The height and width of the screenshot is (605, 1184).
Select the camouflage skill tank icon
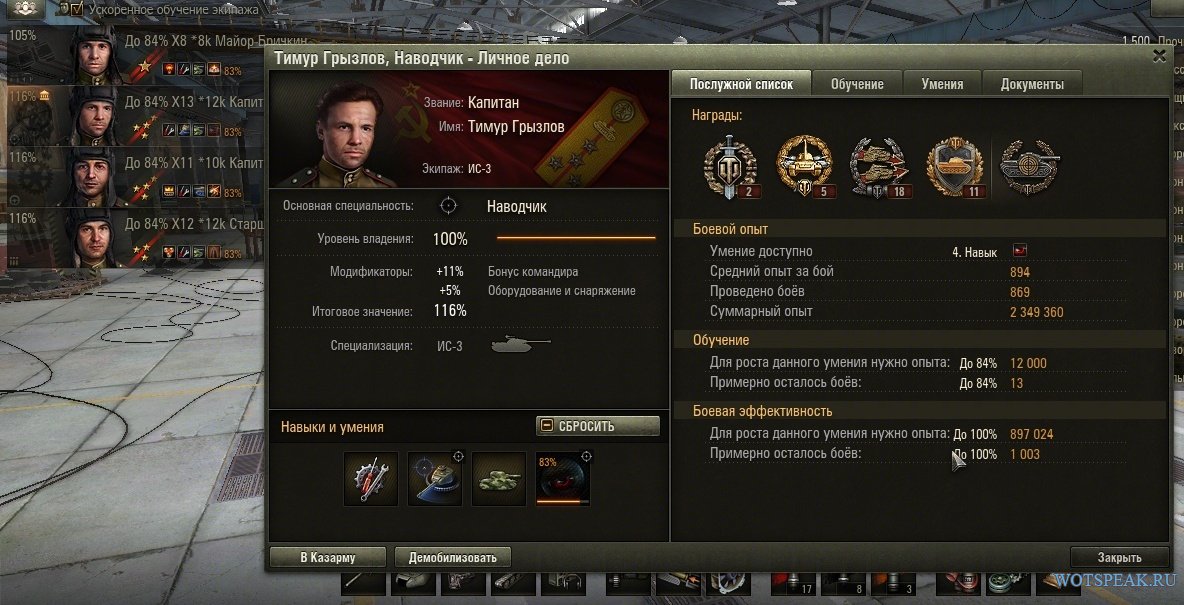click(x=498, y=478)
